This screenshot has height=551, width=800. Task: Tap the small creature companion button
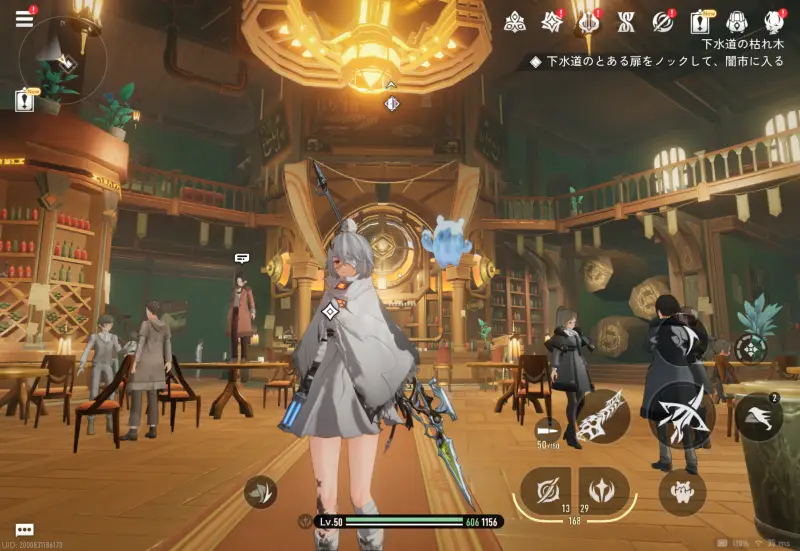[x=682, y=491]
